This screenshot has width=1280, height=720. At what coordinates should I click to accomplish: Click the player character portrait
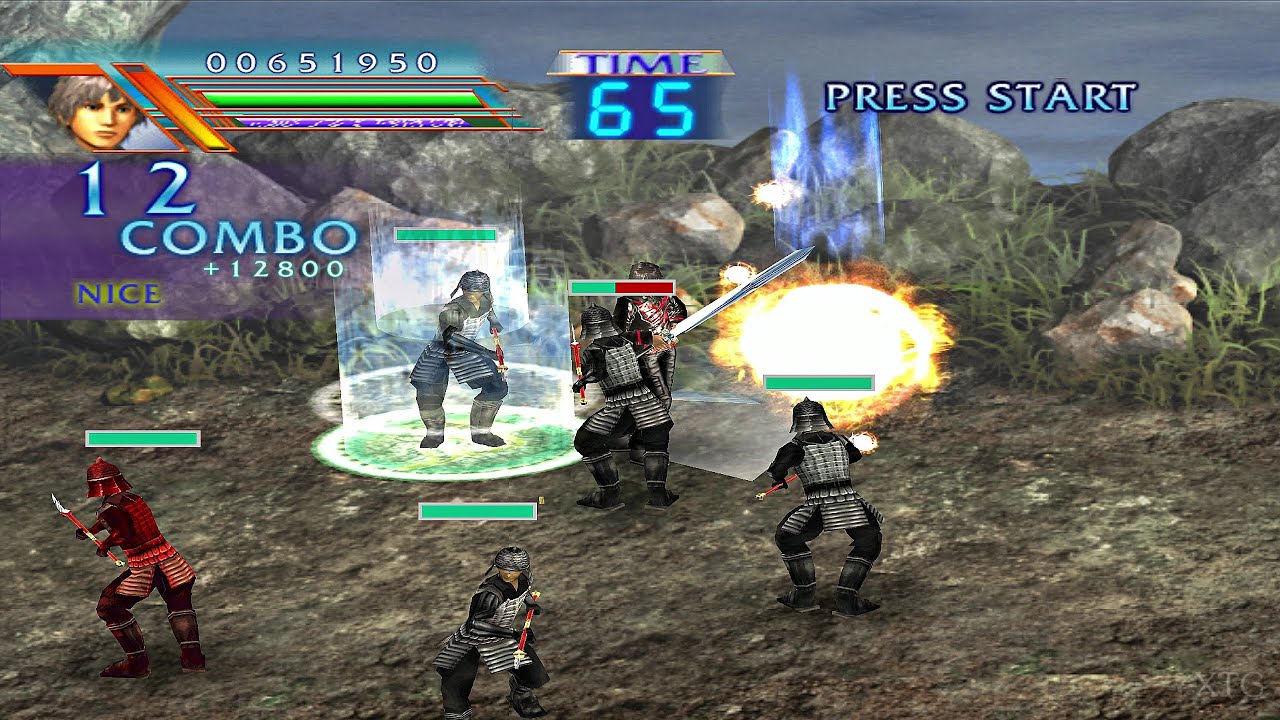coord(98,110)
